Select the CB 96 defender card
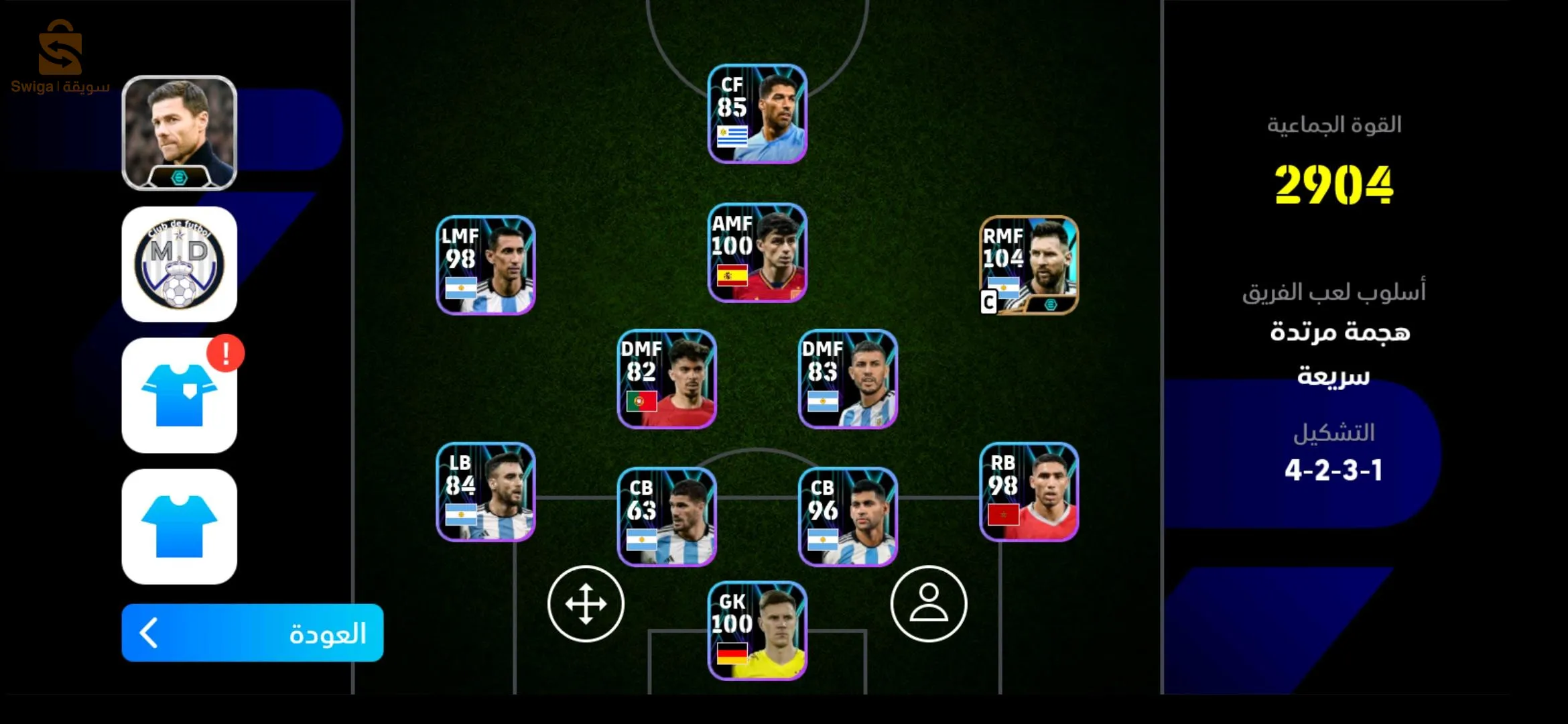The image size is (1568, 724). (x=848, y=517)
